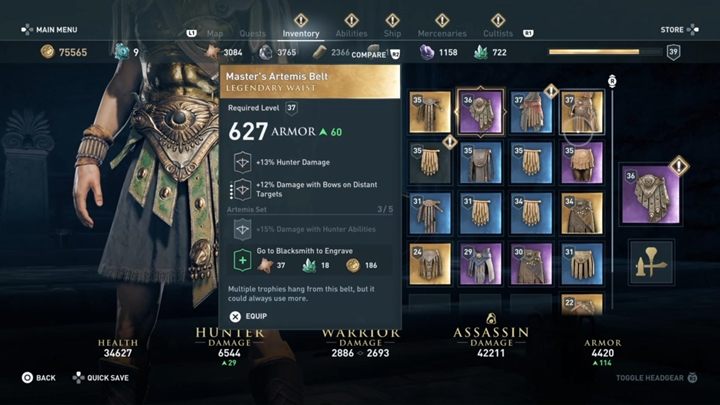
Task: Switch to the Cultists tab
Action: (x=499, y=33)
